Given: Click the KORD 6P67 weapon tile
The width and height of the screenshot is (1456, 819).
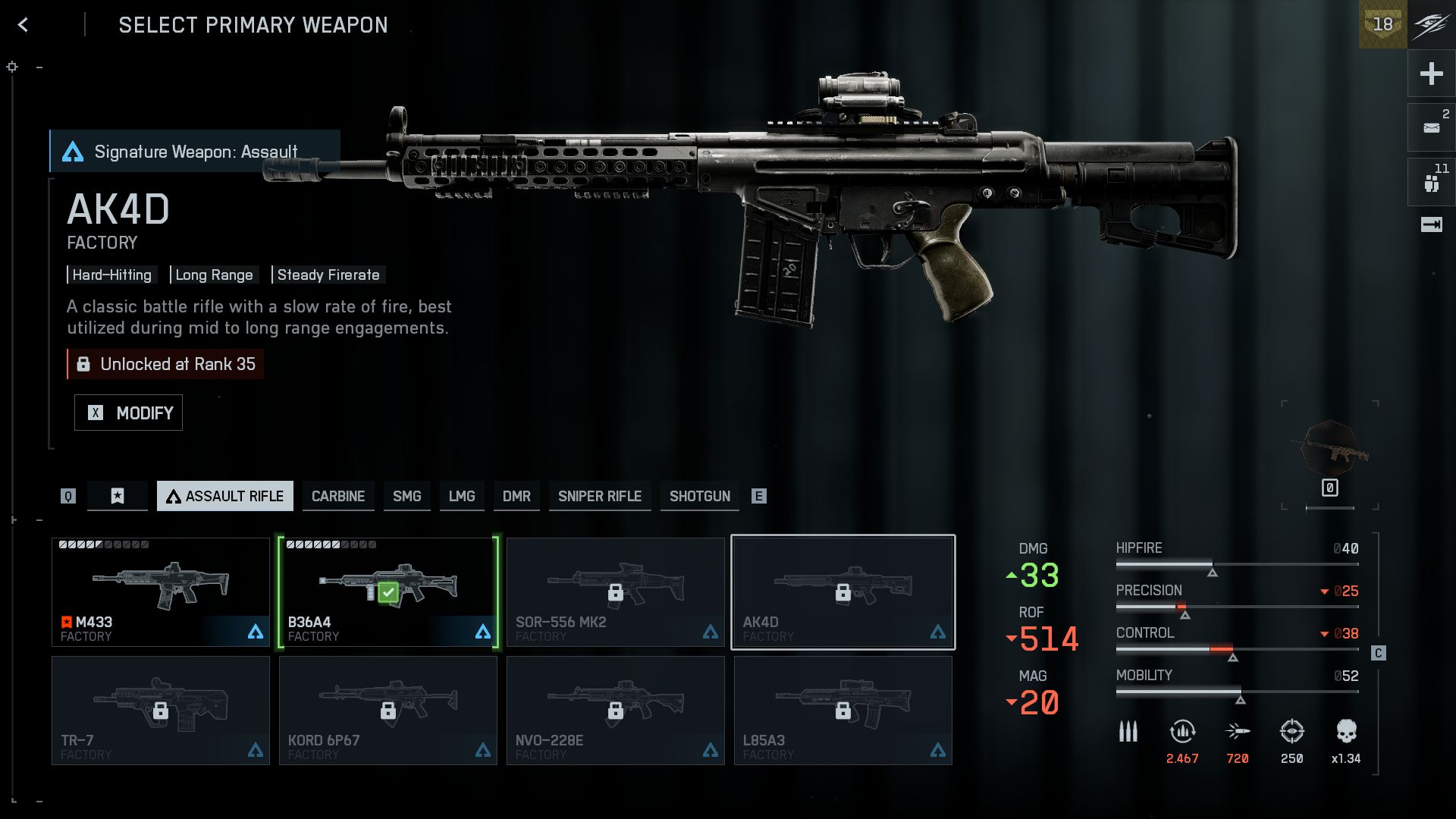Looking at the screenshot, I should pyautogui.click(x=388, y=711).
